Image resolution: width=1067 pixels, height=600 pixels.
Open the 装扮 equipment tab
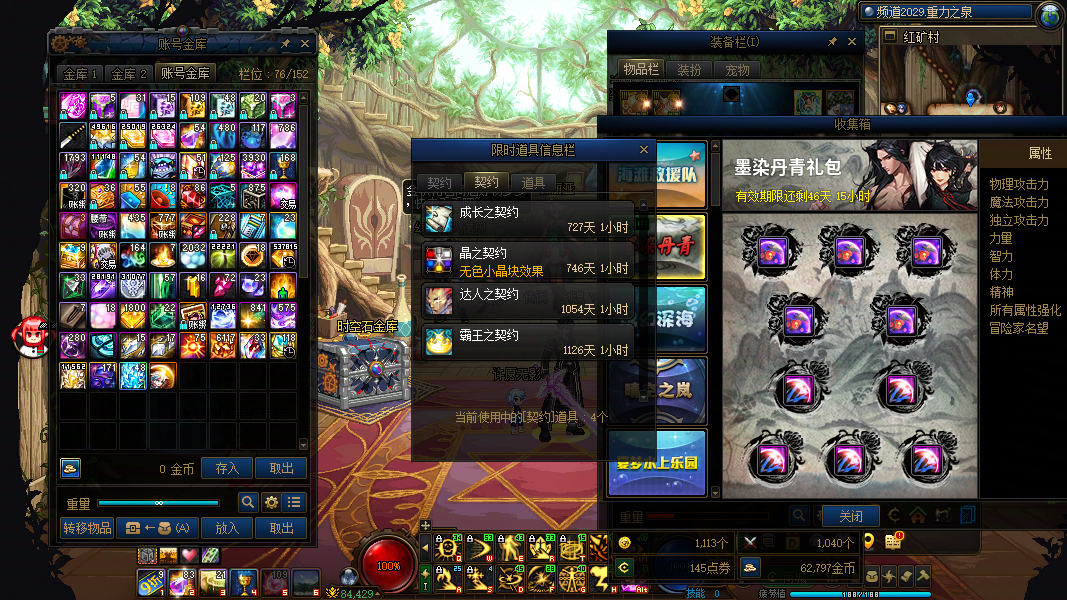click(x=689, y=70)
